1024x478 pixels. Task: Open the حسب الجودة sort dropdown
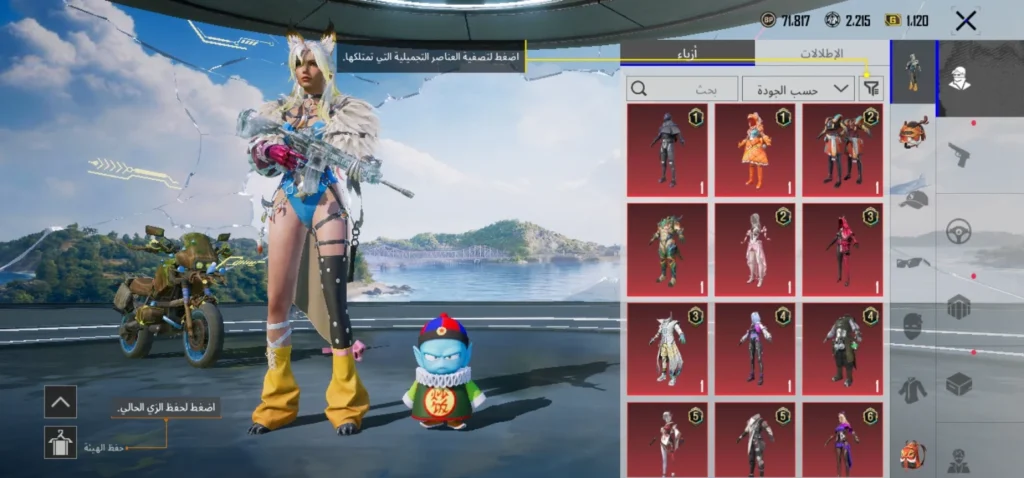pos(798,89)
